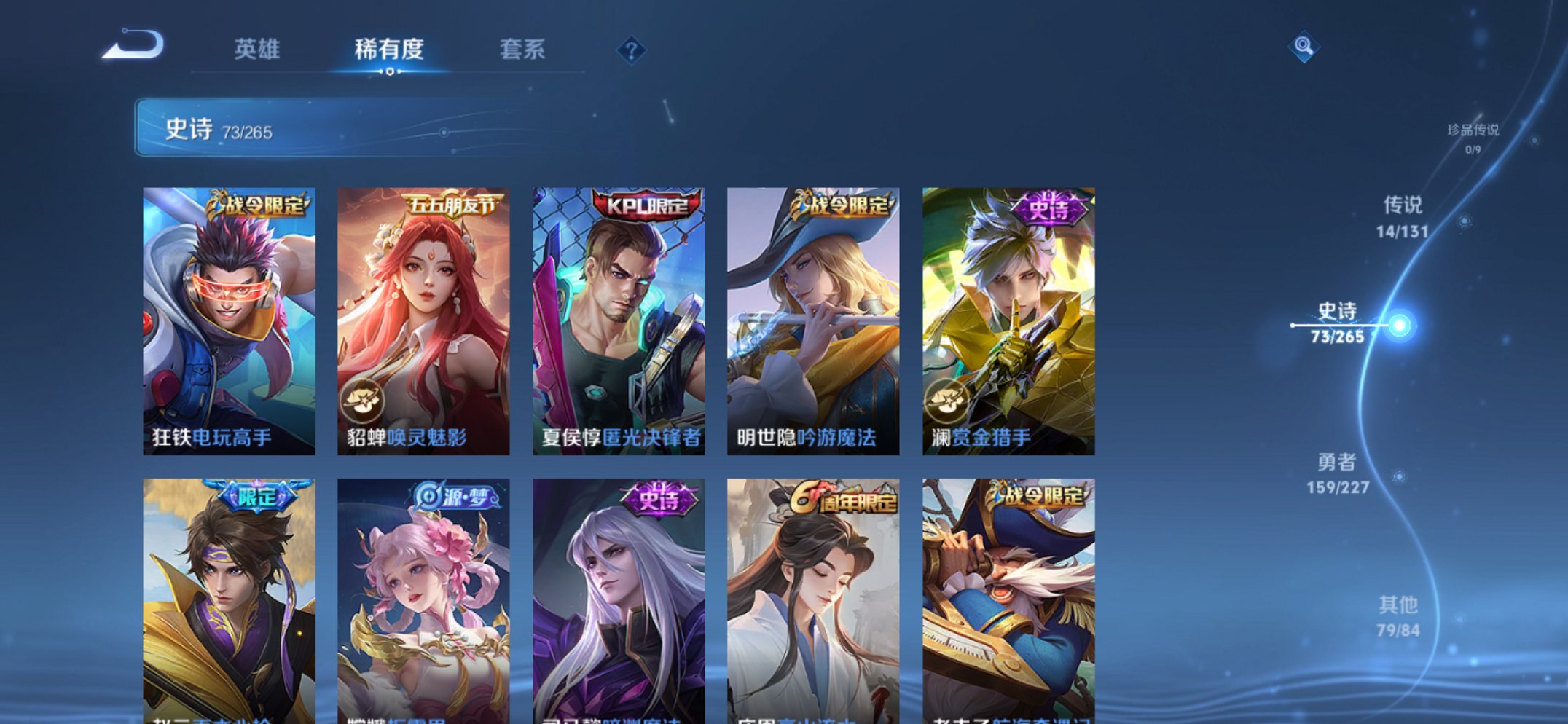Open the help question mark icon

click(x=631, y=50)
